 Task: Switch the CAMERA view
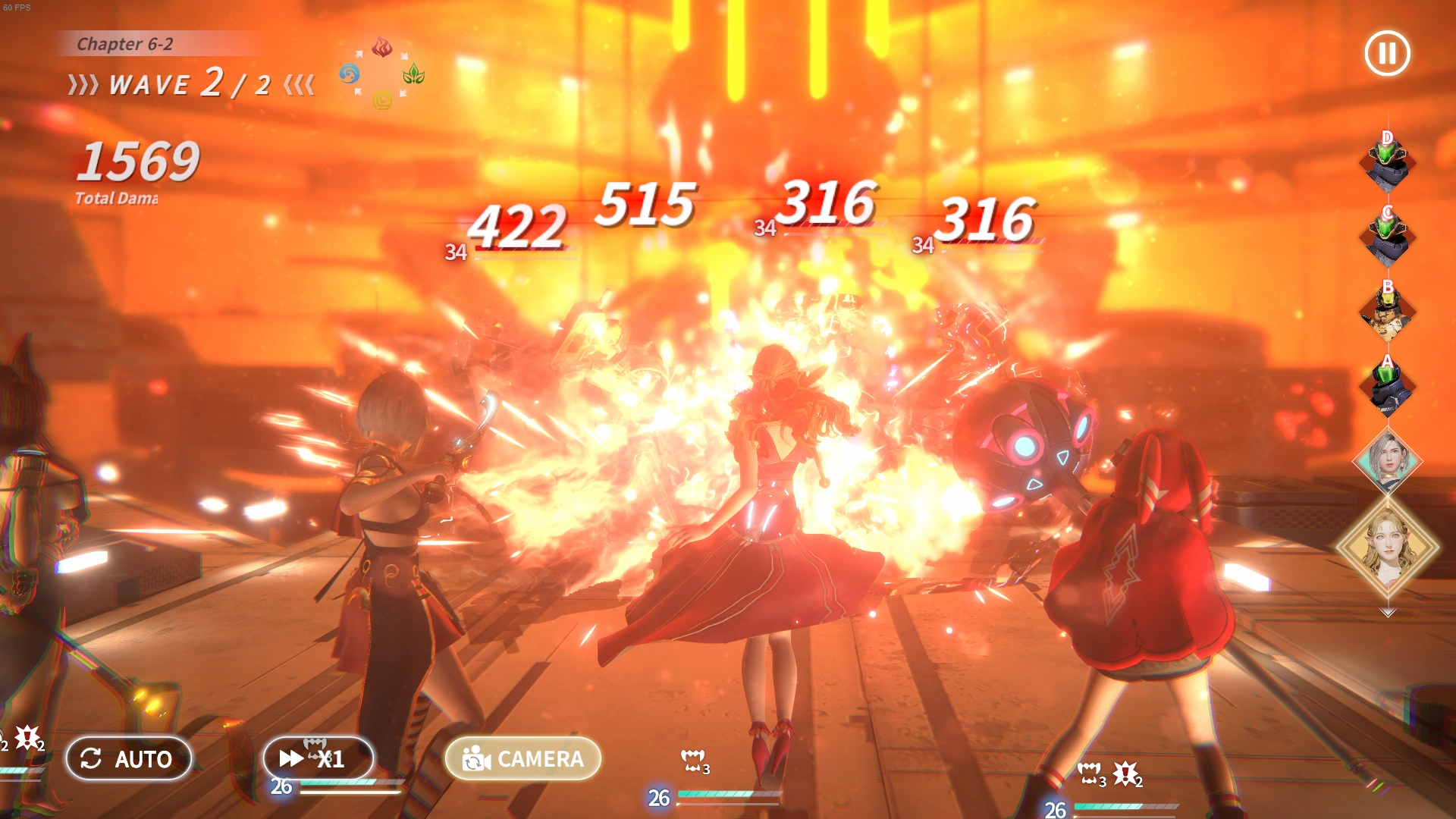click(x=523, y=758)
